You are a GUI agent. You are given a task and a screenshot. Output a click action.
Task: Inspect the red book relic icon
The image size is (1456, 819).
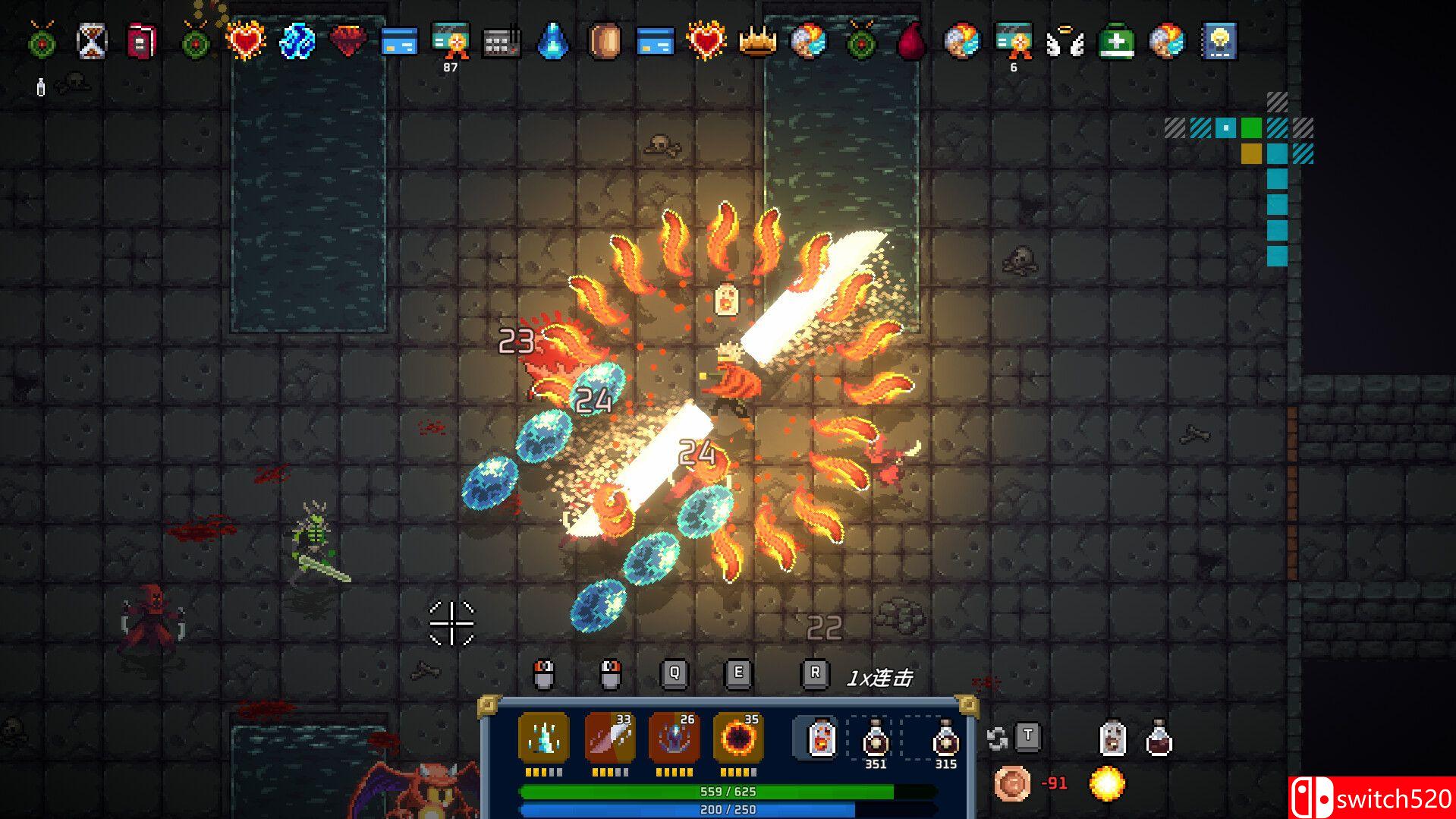[x=142, y=41]
